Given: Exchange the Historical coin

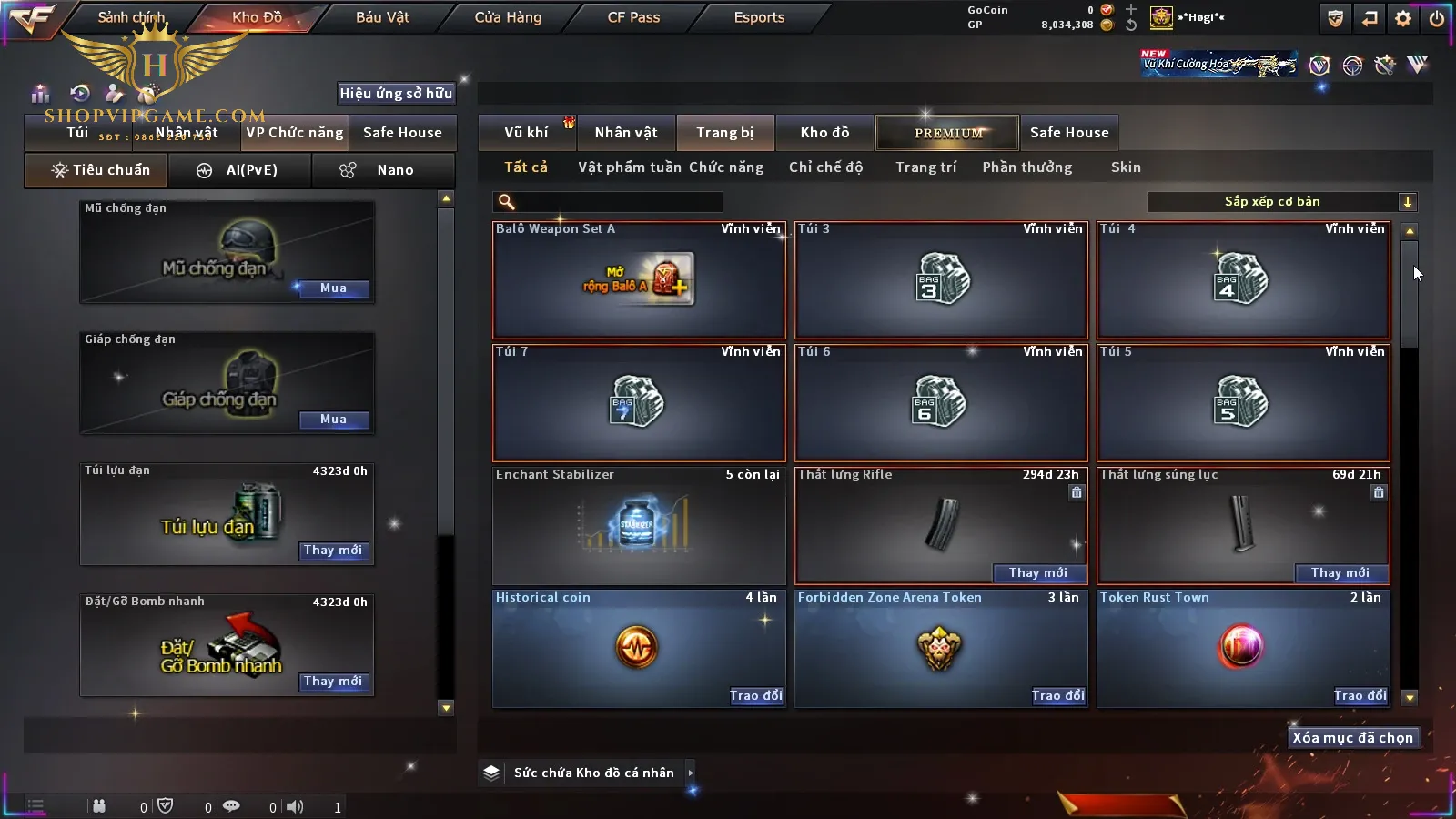Looking at the screenshot, I should (755, 696).
